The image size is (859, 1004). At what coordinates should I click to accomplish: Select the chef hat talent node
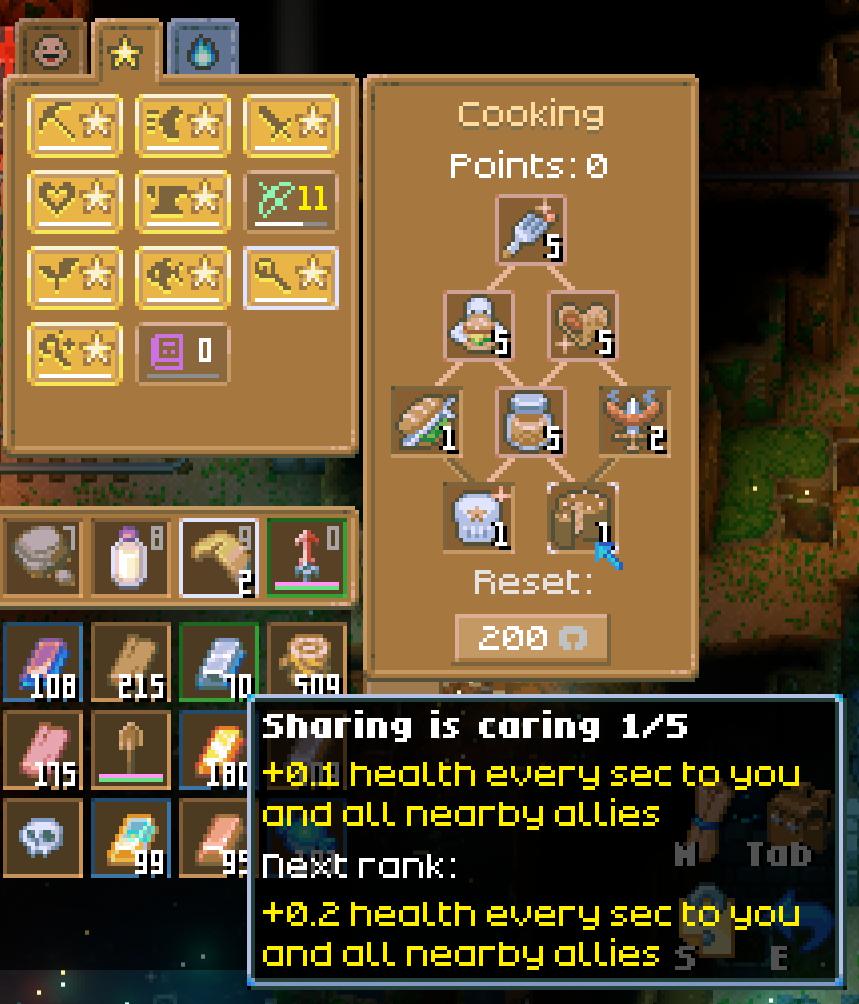point(478,517)
